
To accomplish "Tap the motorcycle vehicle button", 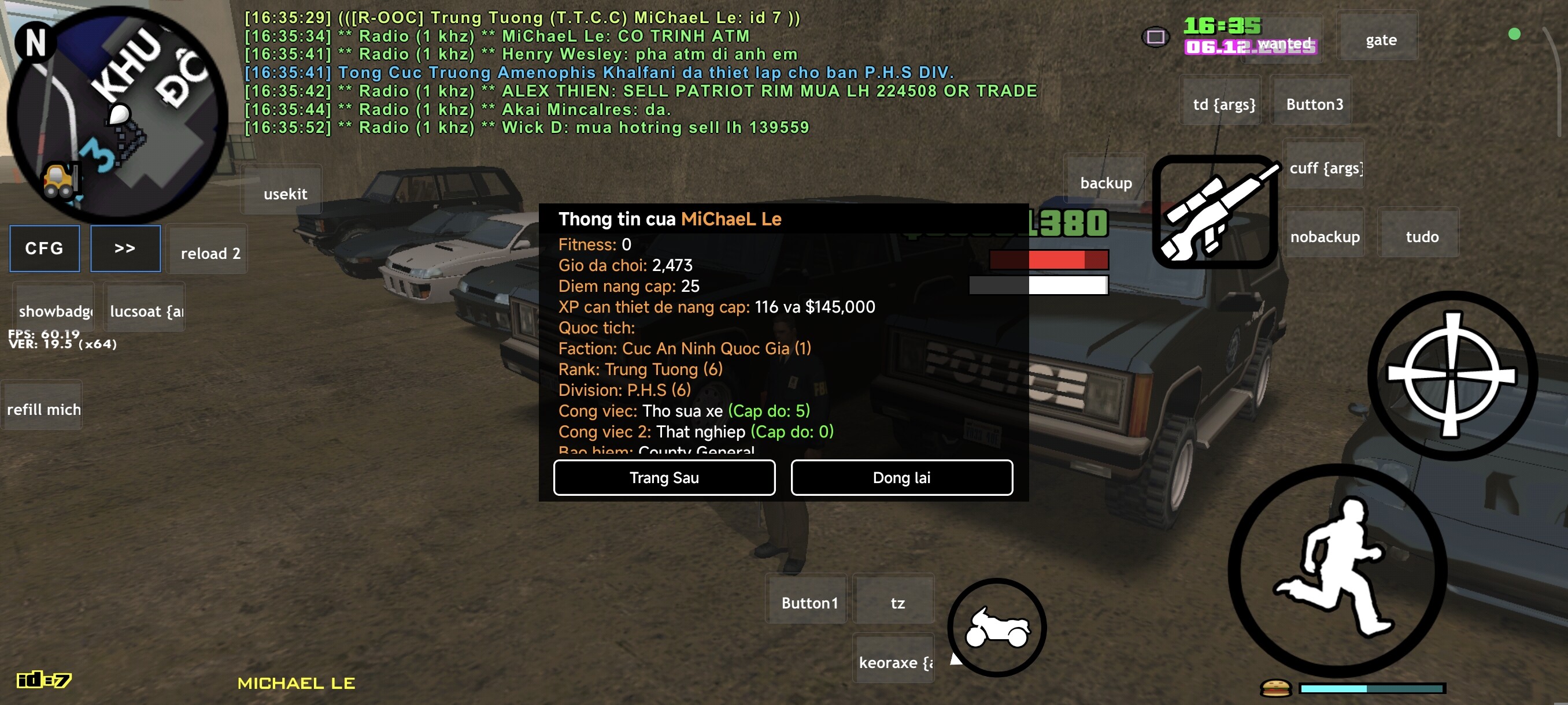I will click(997, 627).
